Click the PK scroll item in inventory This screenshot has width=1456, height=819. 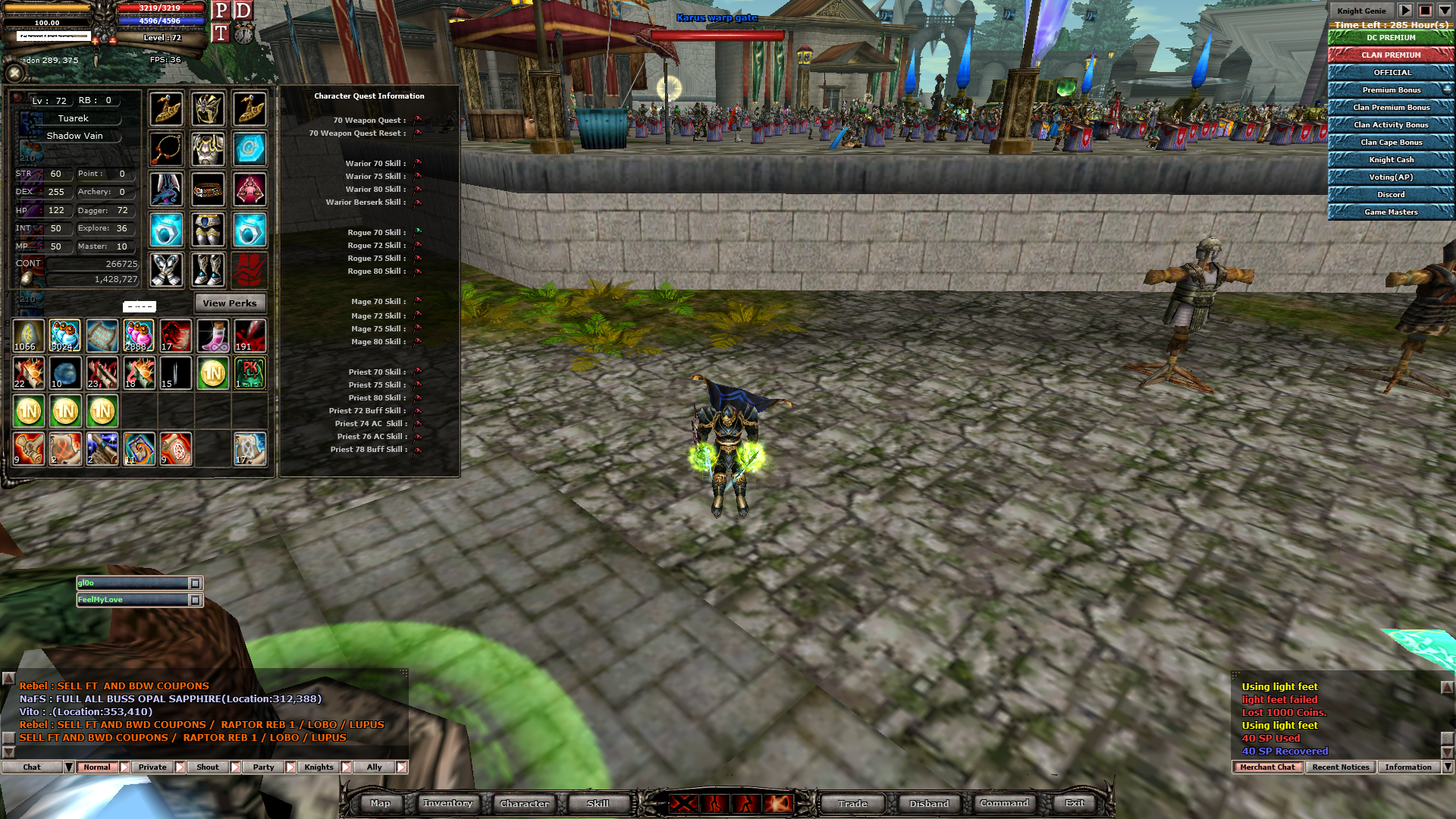tap(249, 372)
